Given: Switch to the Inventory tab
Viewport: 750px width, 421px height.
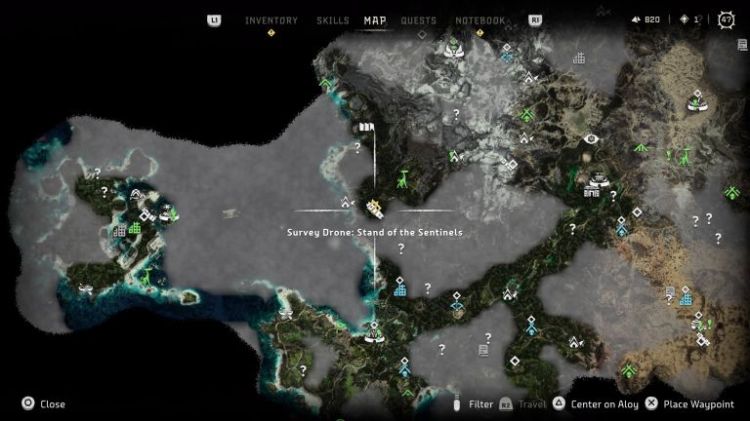Looking at the screenshot, I should pos(271,20).
